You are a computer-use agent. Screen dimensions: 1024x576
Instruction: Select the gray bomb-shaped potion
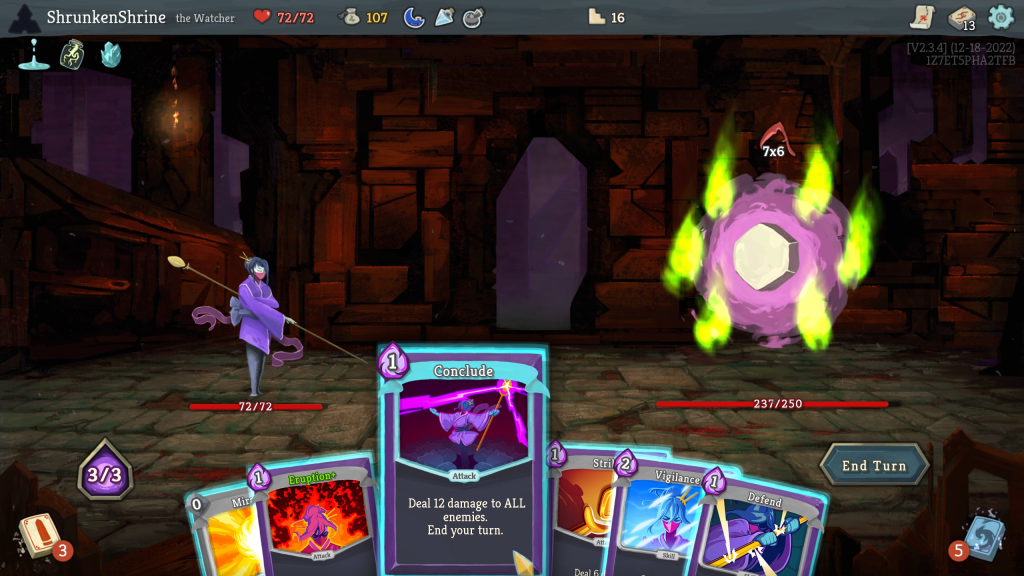point(474,17)
